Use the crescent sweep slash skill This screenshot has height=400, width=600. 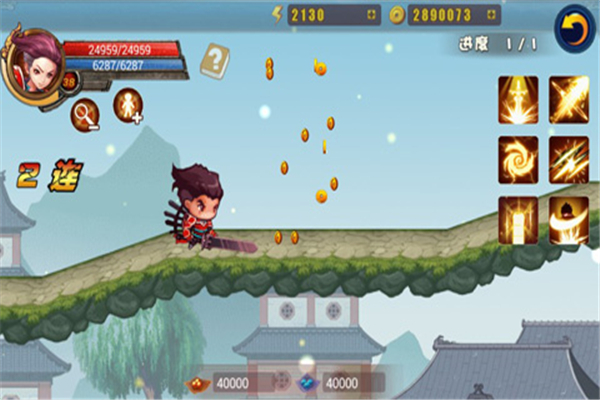coord(568,219)
